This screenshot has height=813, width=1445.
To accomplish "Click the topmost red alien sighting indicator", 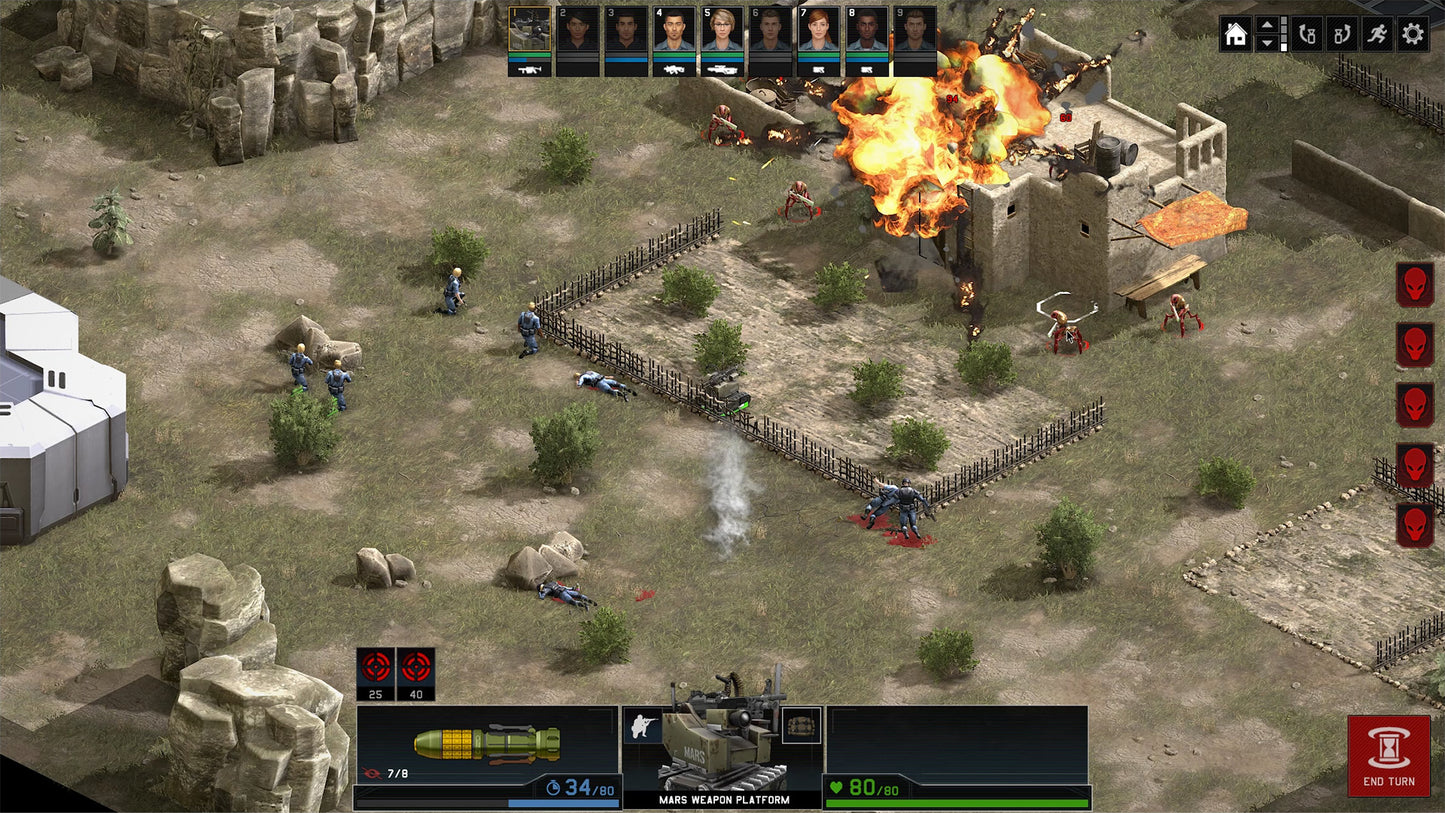I will pyautogui.click(x=1414, y=286).
